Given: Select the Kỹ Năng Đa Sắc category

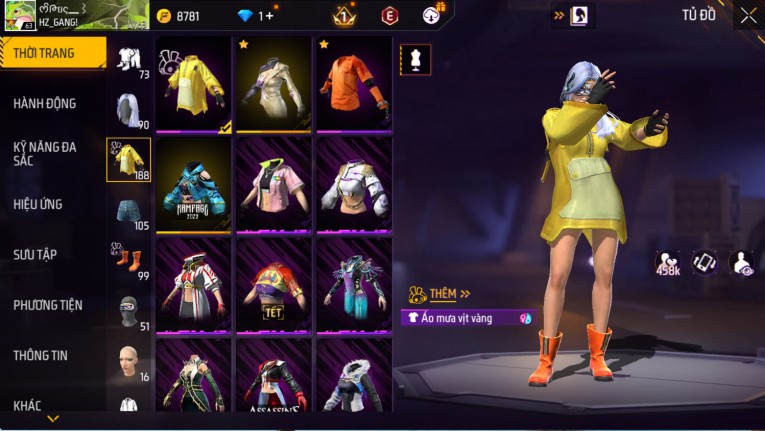Looking at the screenshot, I should point(45,153).
